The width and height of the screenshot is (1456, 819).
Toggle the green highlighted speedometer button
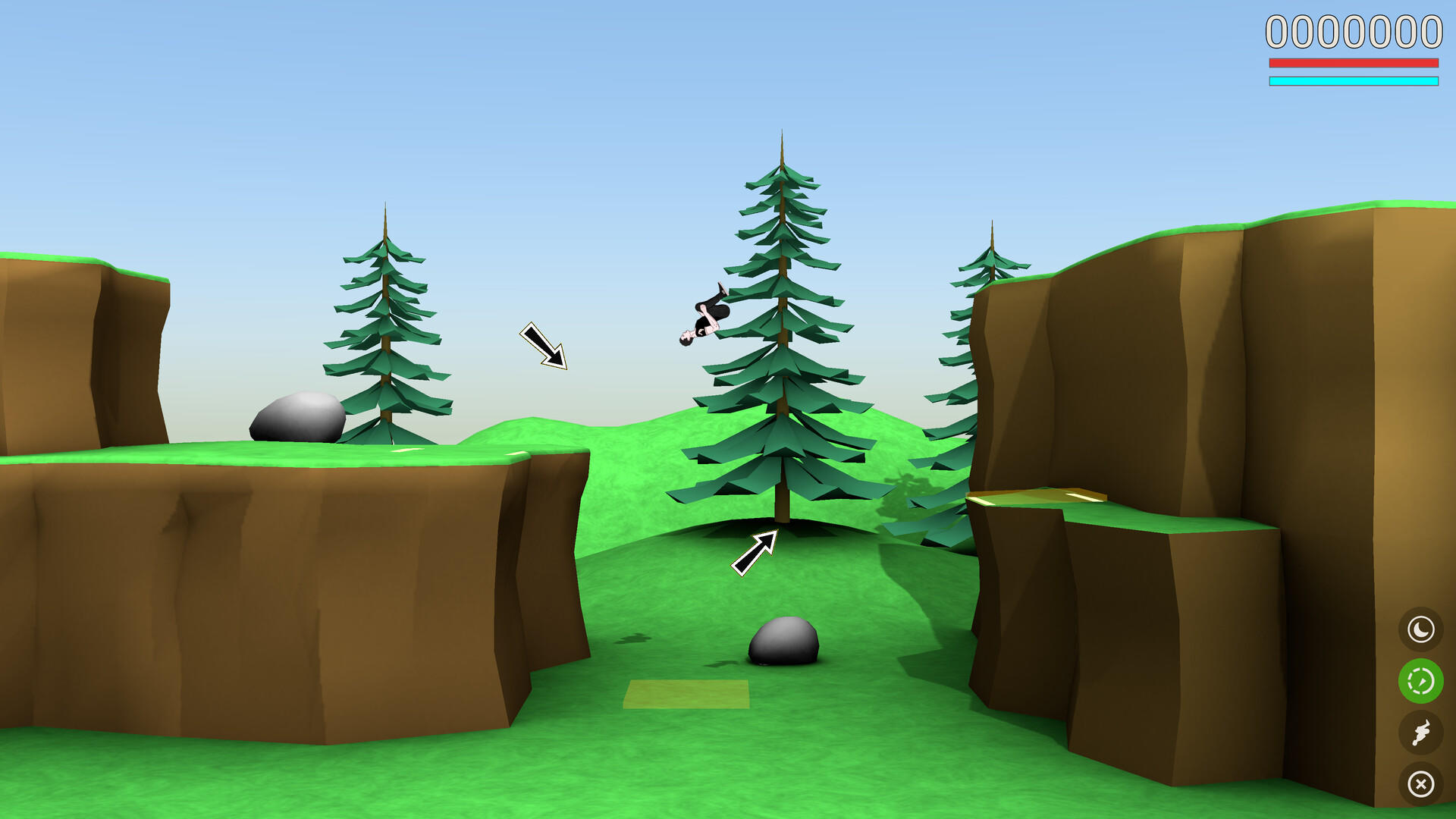pos(1421,681)
